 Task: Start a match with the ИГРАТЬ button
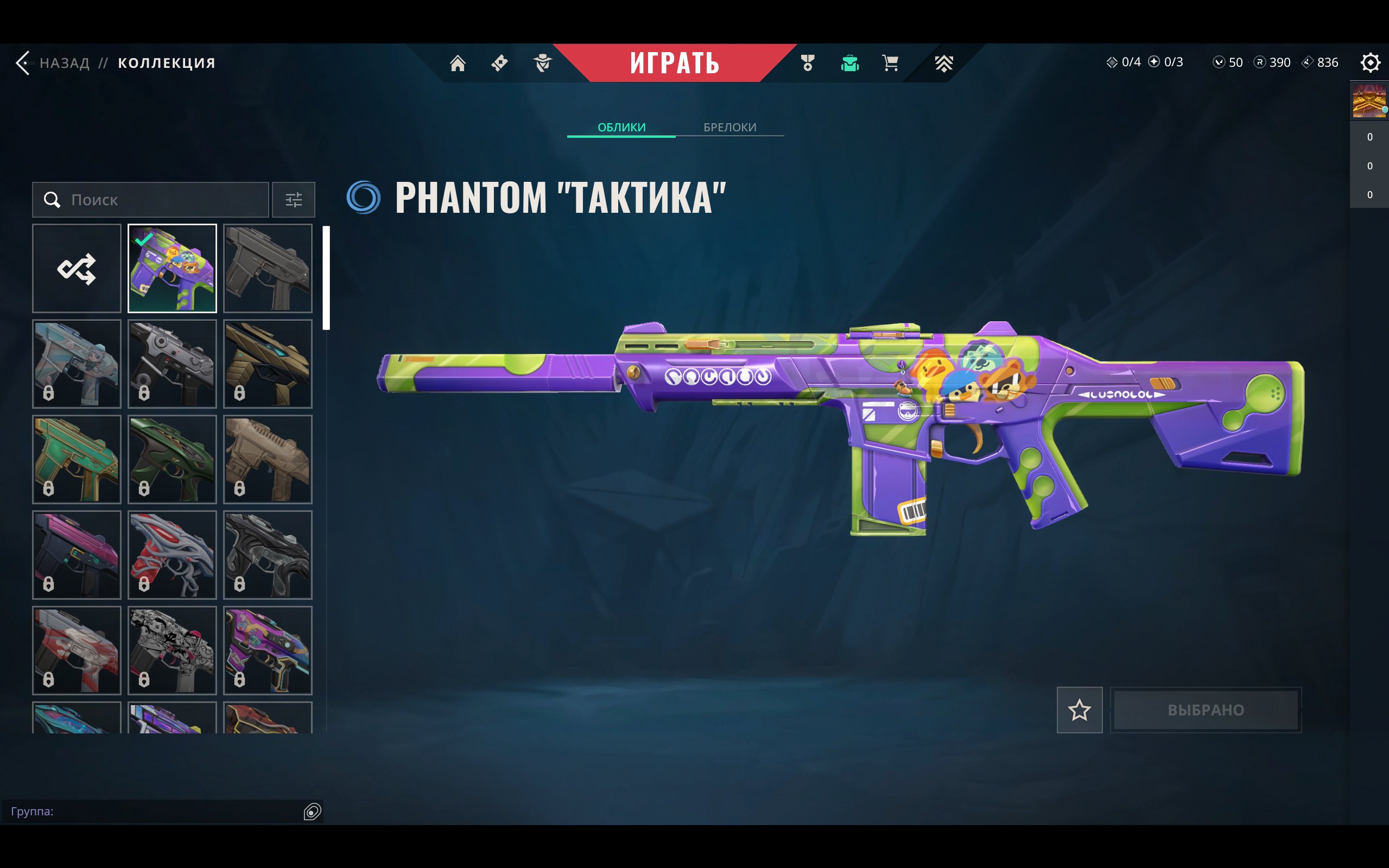click(x=674, y=62)
